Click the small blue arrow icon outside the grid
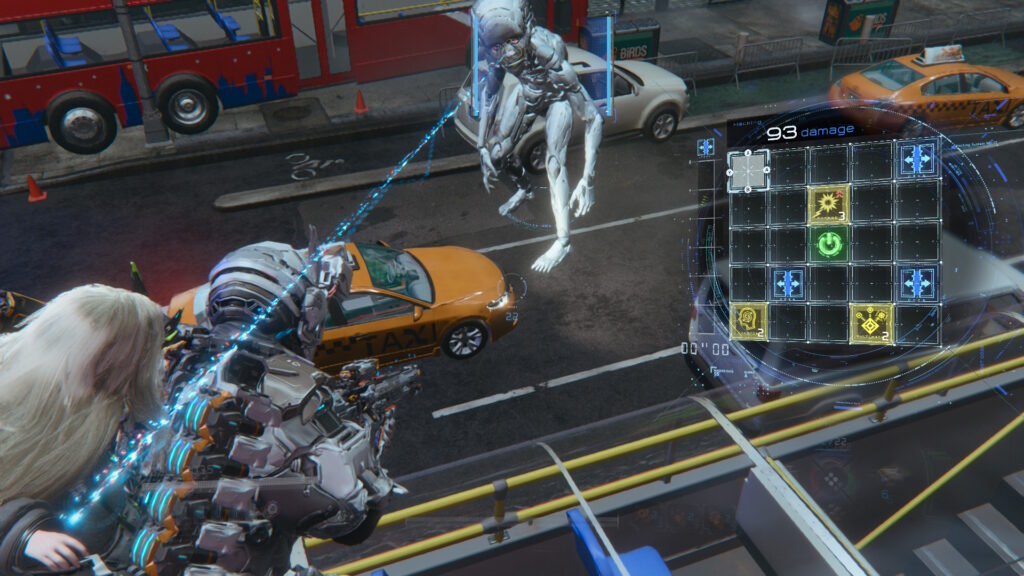 706,147
